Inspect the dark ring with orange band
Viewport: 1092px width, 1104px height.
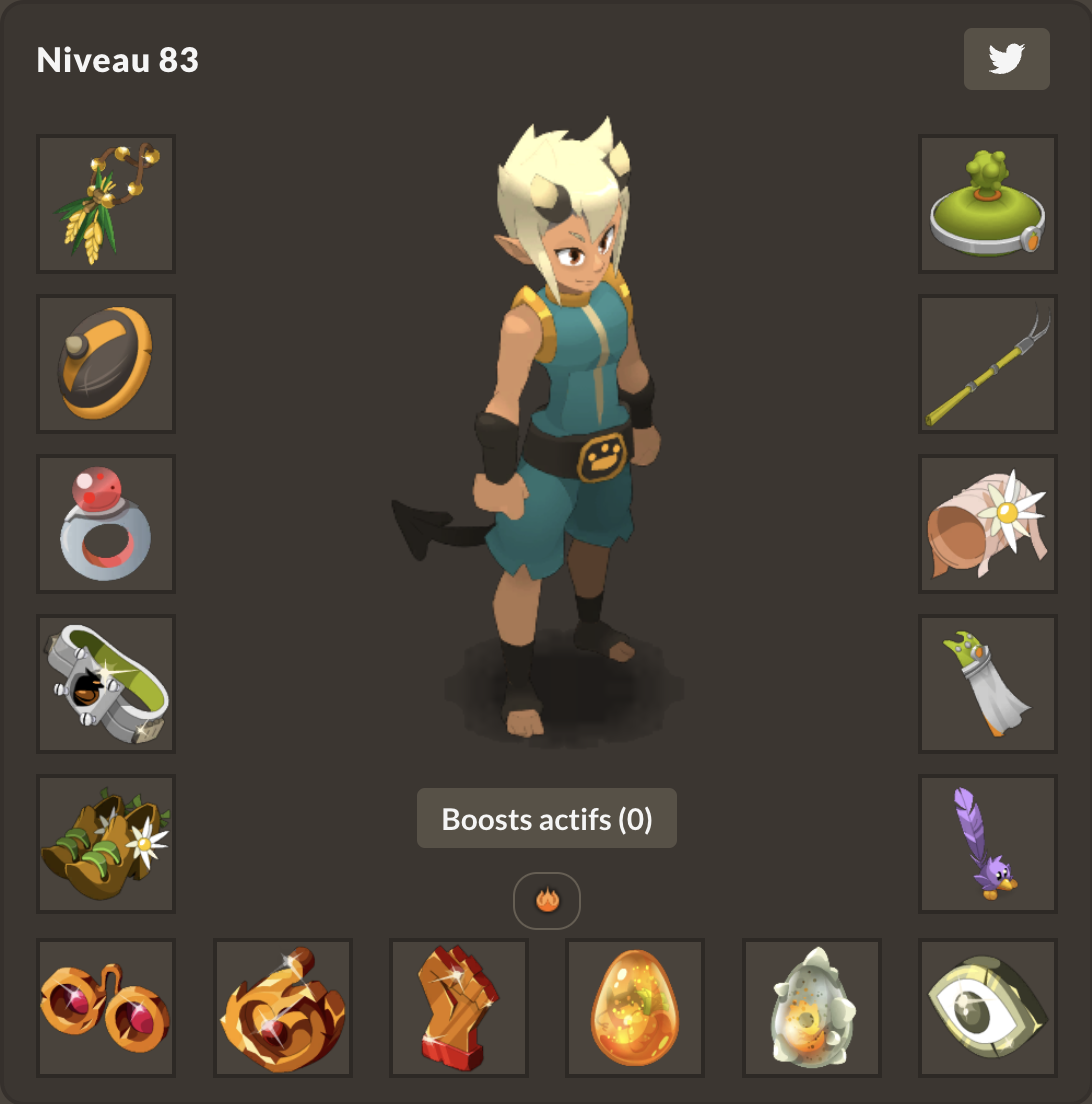tap(106, 364)
